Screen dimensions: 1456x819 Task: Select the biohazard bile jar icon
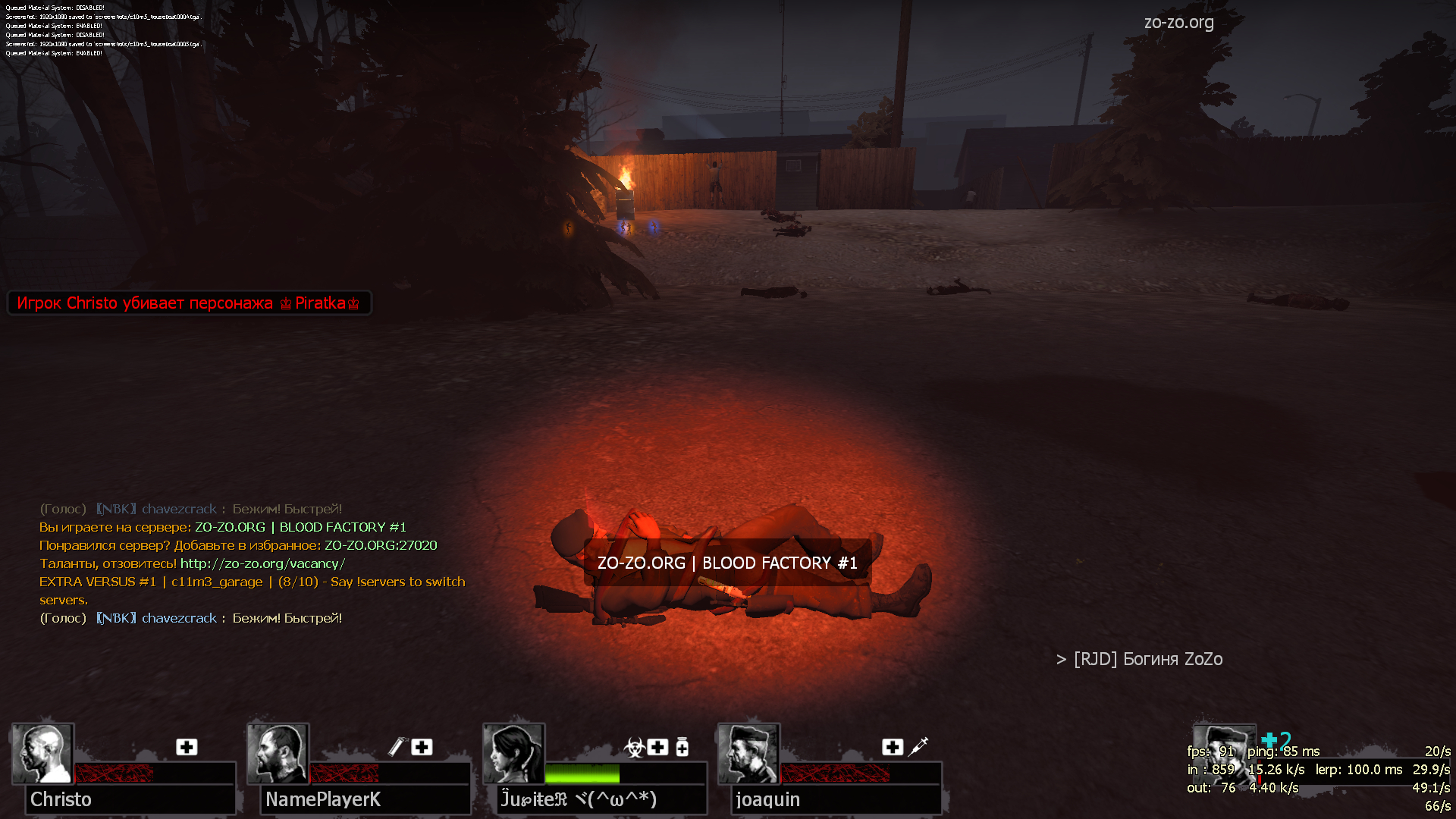[634, 747]
